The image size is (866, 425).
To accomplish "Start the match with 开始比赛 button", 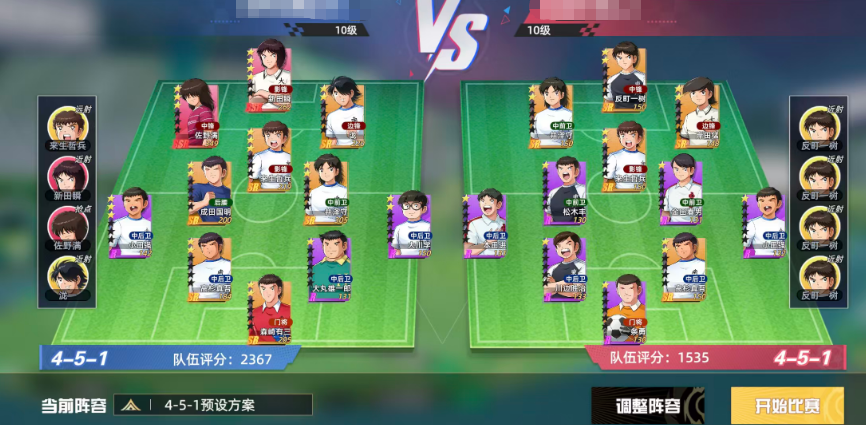I will [786, 404].
